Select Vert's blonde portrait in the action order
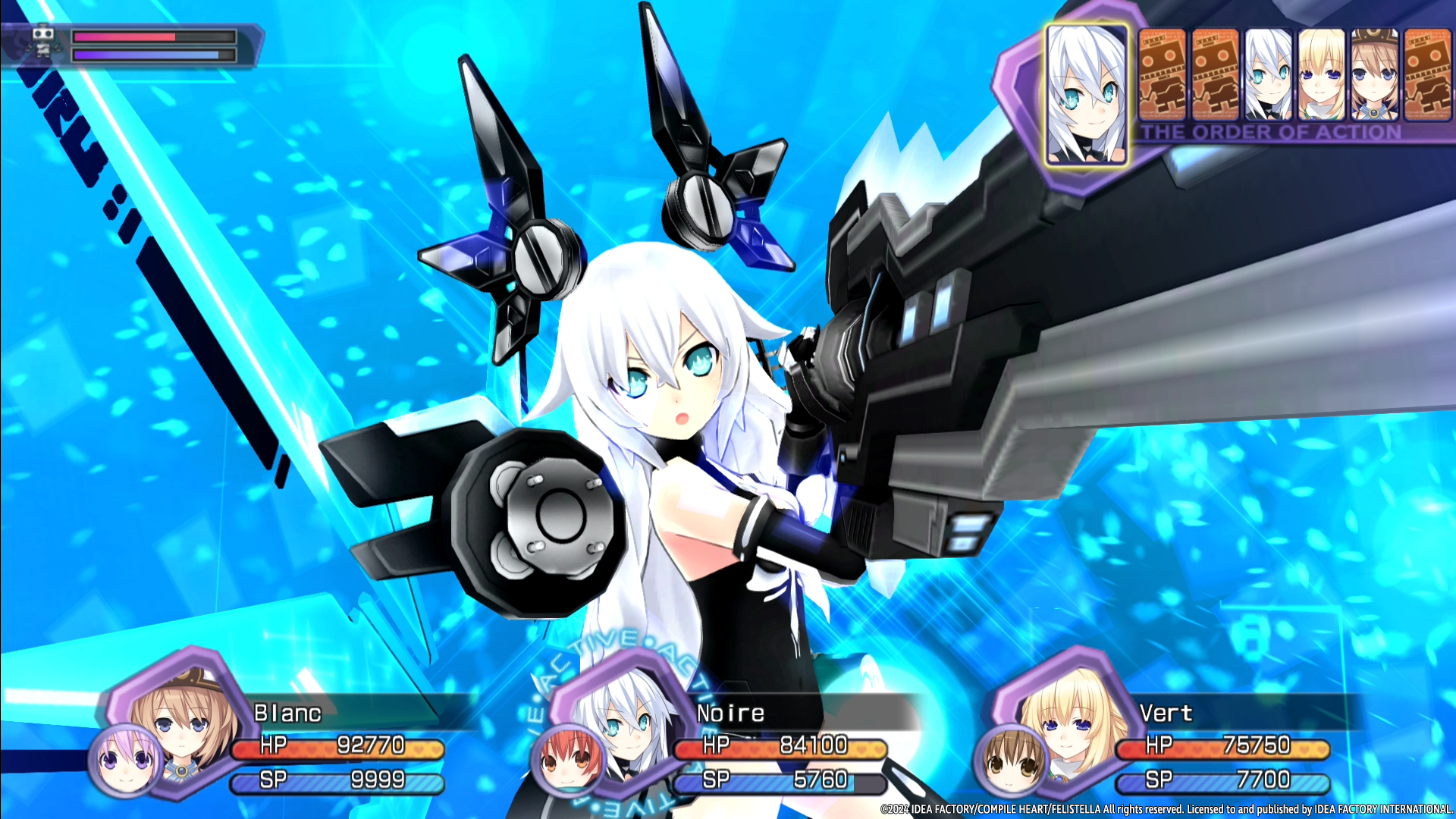Screen dimensions: 1456x819 click(x=1319, y=78)
